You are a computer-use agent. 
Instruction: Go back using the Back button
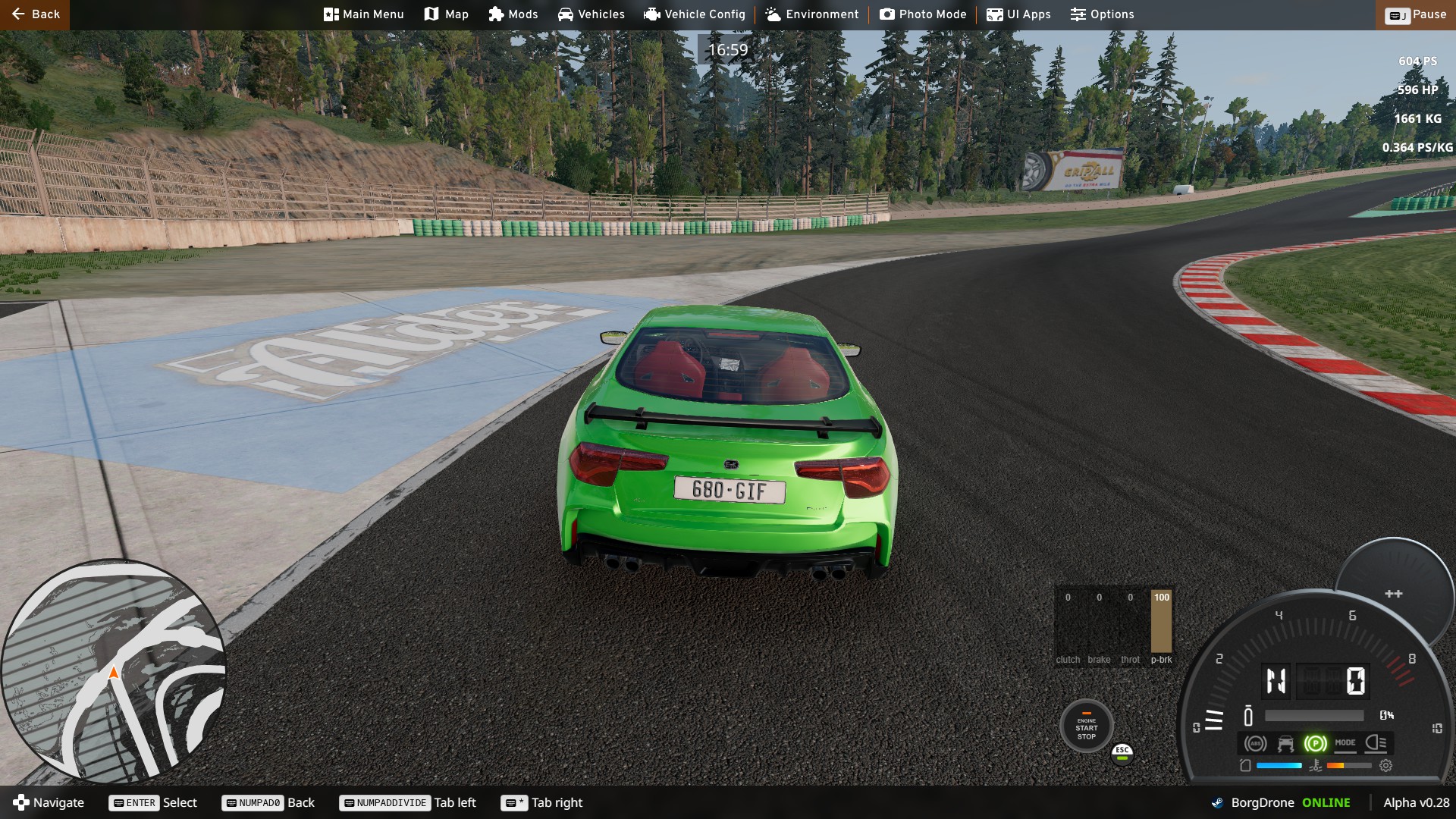point(35,14)
